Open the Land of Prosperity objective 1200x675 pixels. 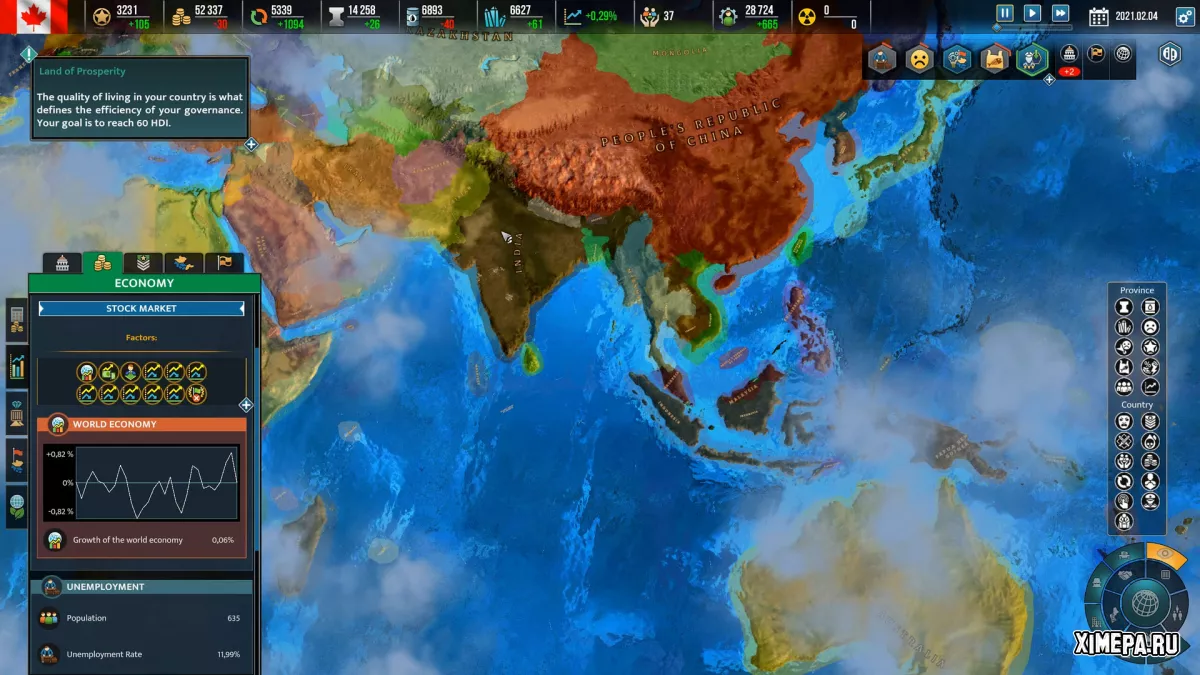tap(140, 99)
